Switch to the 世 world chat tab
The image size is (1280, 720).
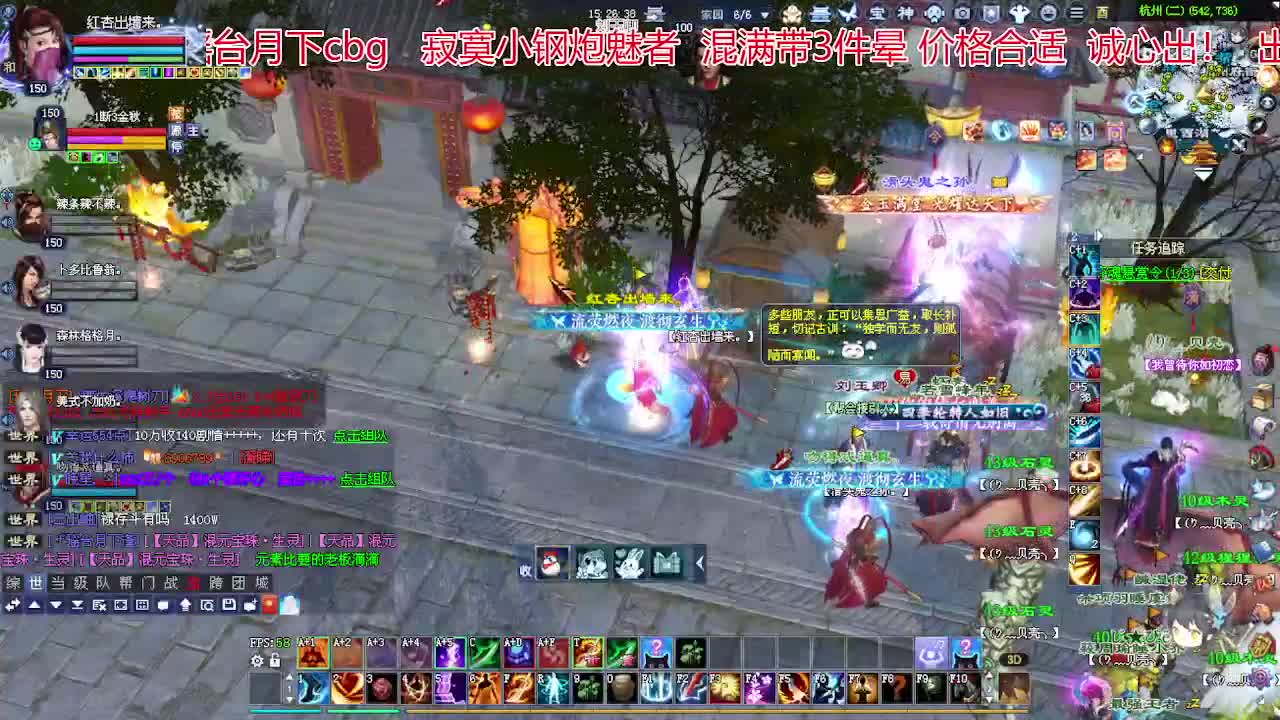[38, 582]
